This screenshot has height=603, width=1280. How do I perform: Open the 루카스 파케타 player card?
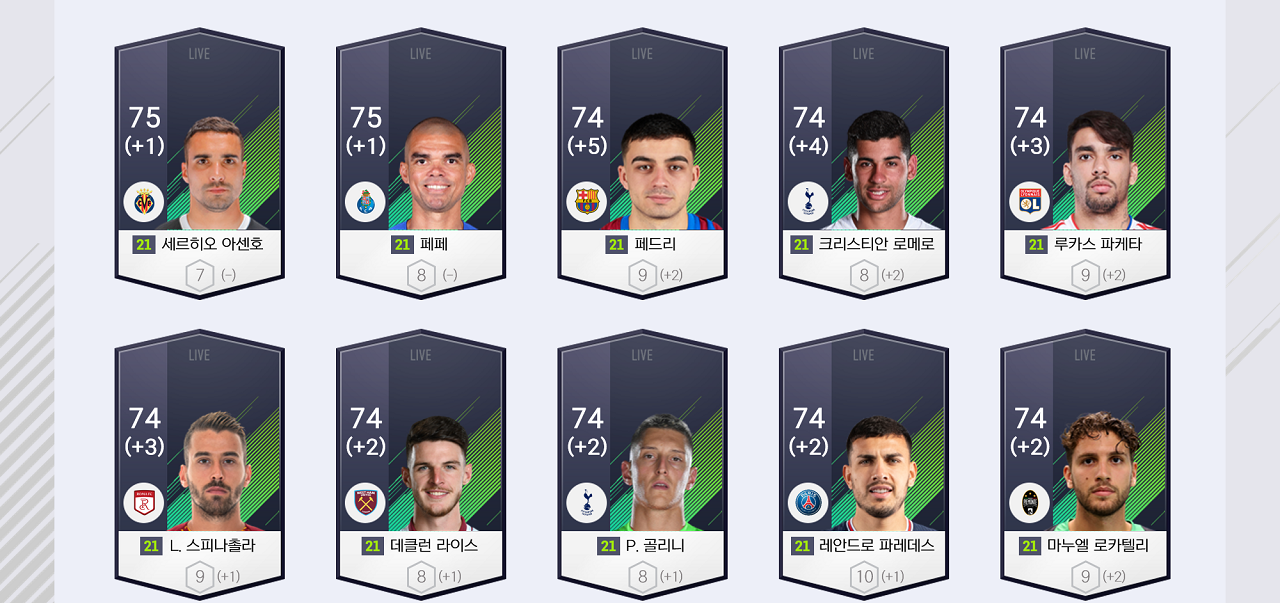pyautogui.click(x=1085, y=165)
